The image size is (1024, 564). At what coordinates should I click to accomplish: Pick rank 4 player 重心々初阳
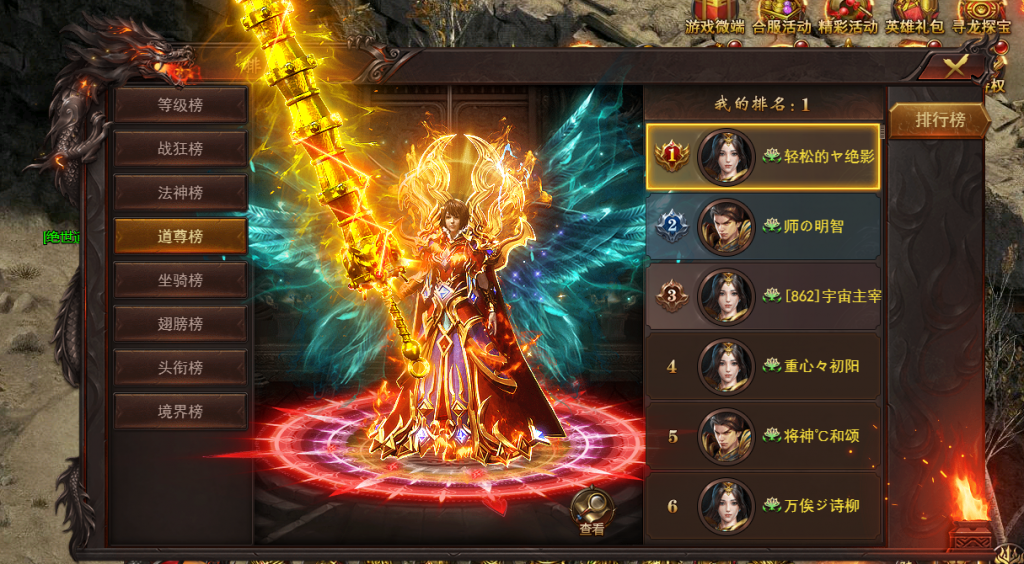(x=763, y=366)
